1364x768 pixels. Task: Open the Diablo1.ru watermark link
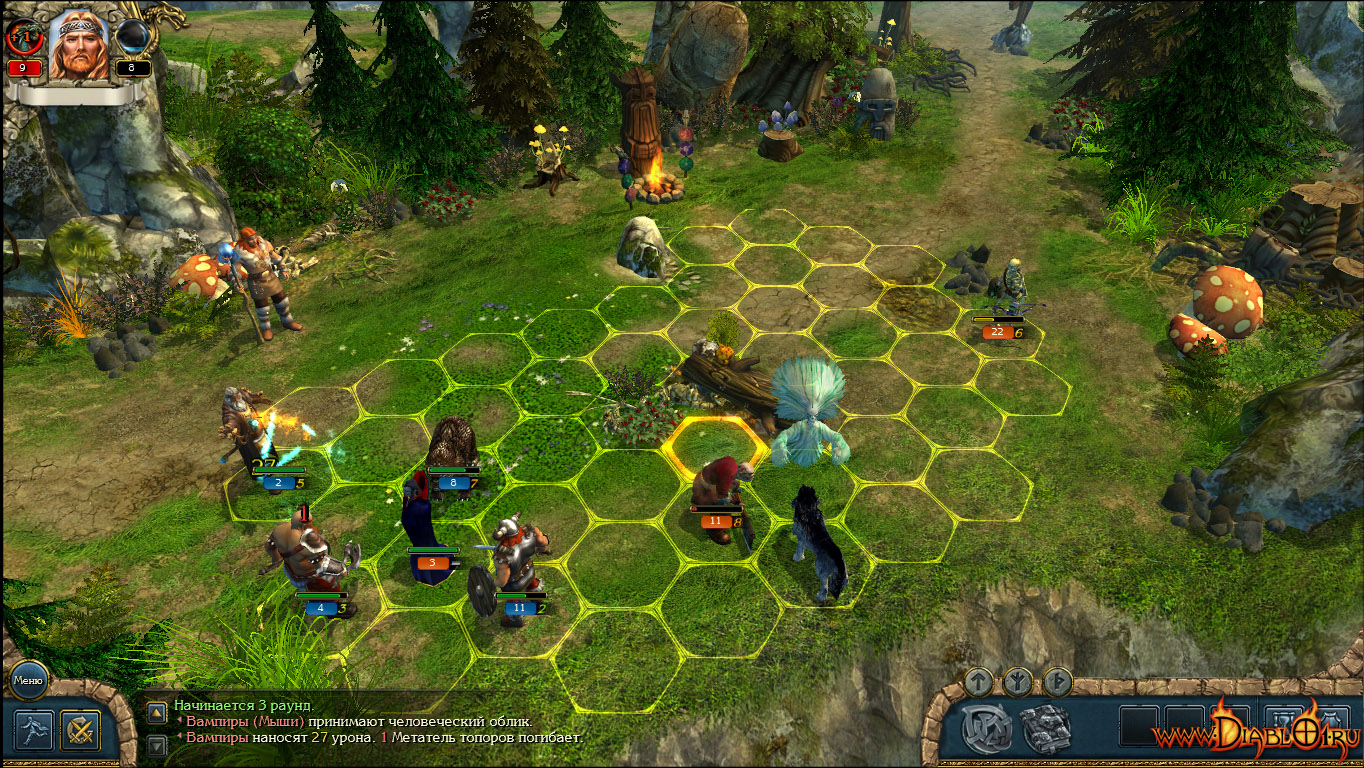pos(1255,735)
